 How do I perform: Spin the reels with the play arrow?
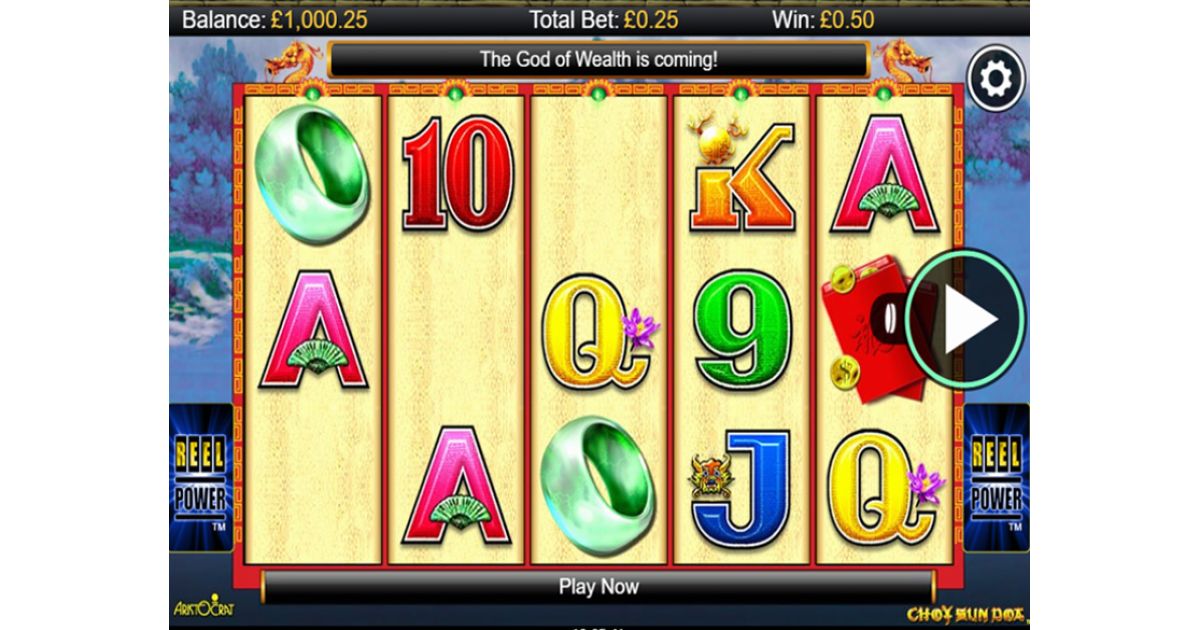[966, 318]
